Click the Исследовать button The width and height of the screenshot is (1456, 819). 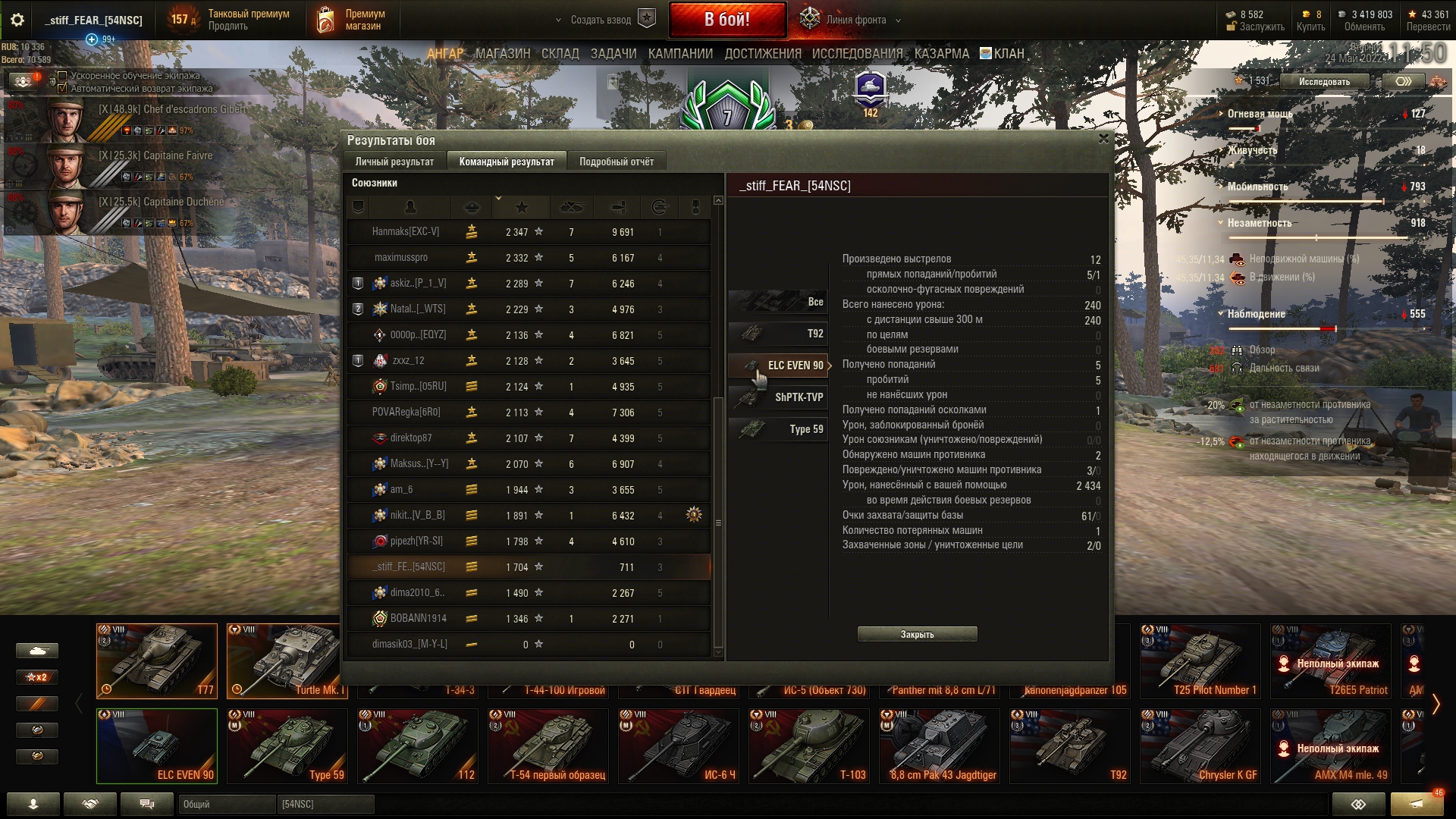click(x=1324, y=82)
